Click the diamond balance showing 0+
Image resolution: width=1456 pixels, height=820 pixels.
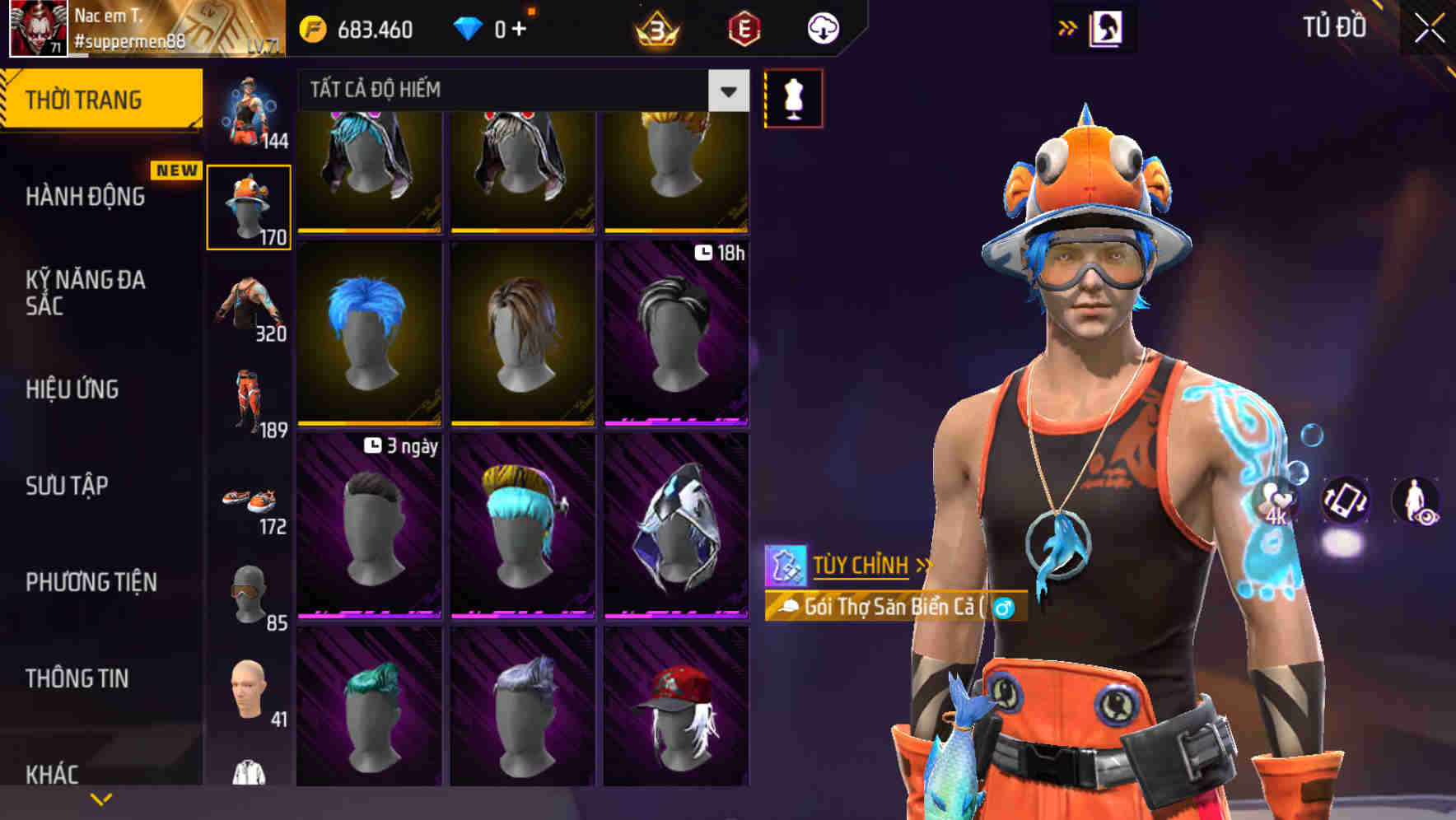tap(495, 27)
